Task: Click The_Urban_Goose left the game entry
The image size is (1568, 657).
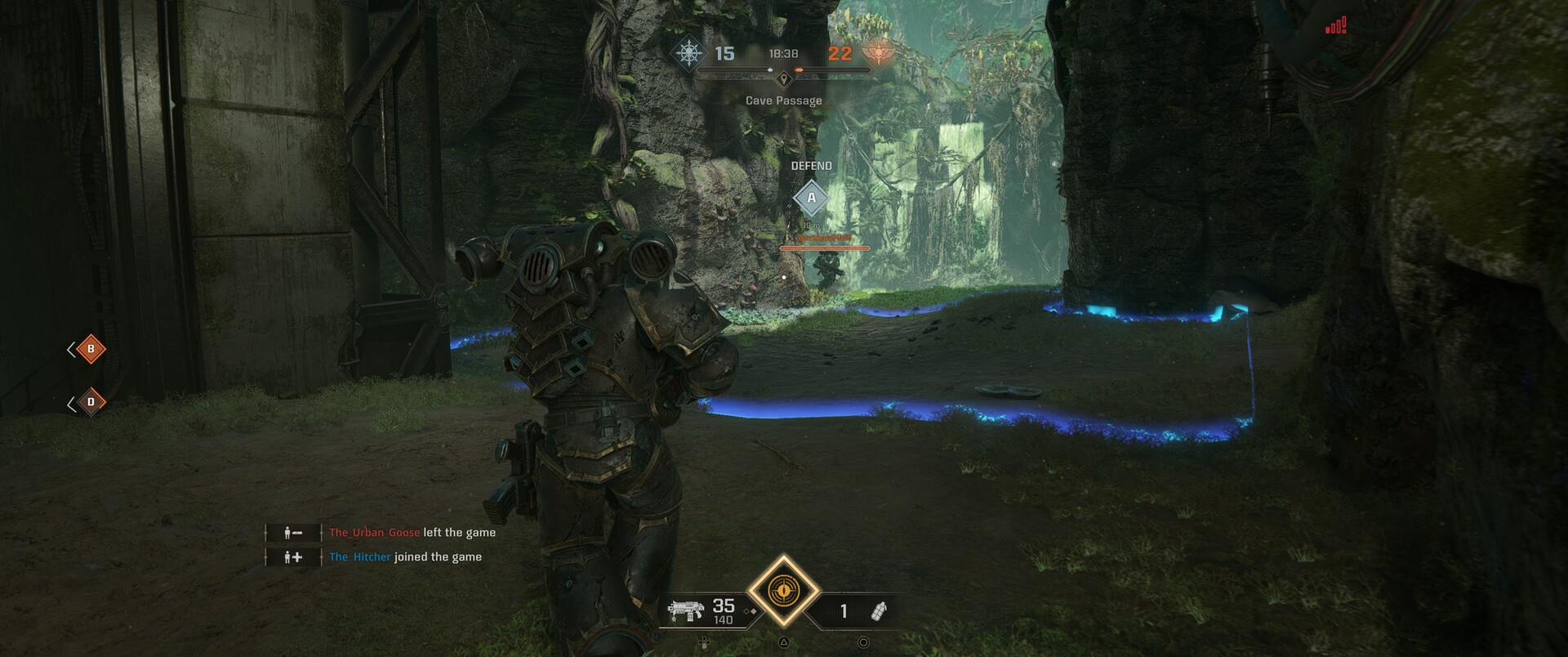Action: click(x=412, y=533)
